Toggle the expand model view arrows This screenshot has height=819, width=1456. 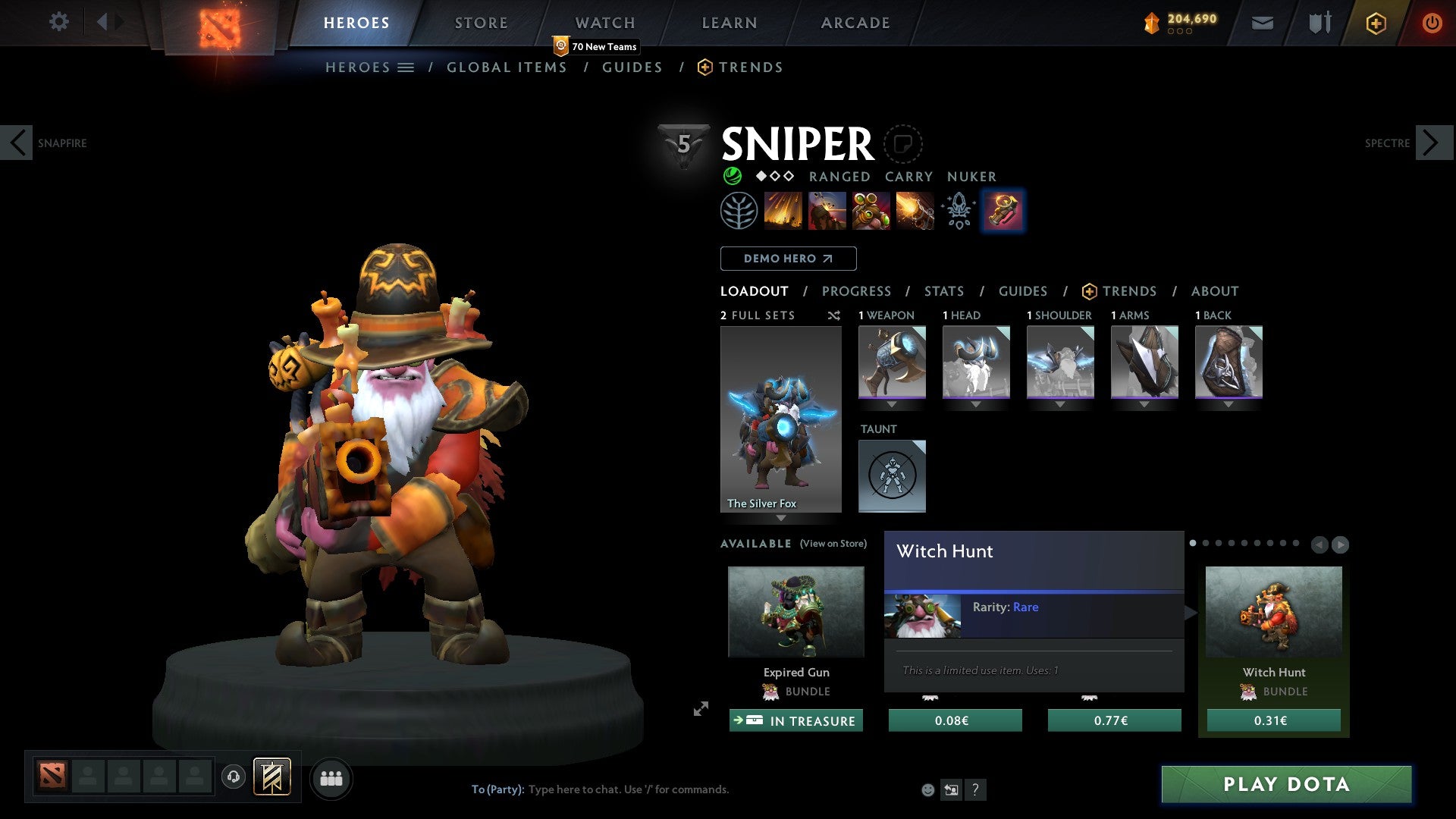tap(700, 711)
